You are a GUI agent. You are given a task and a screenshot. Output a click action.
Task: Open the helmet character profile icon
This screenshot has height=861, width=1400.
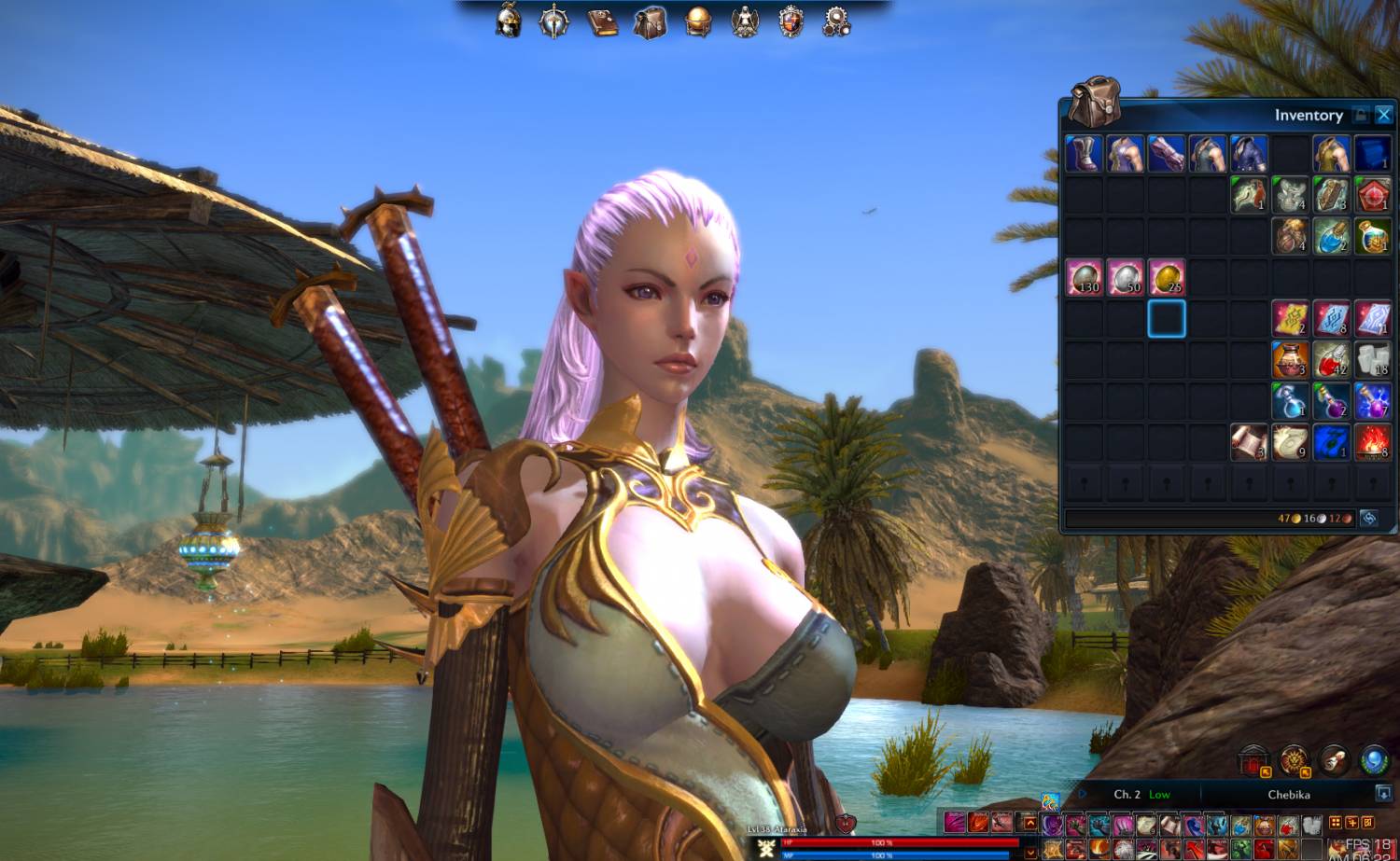point(509,21)
